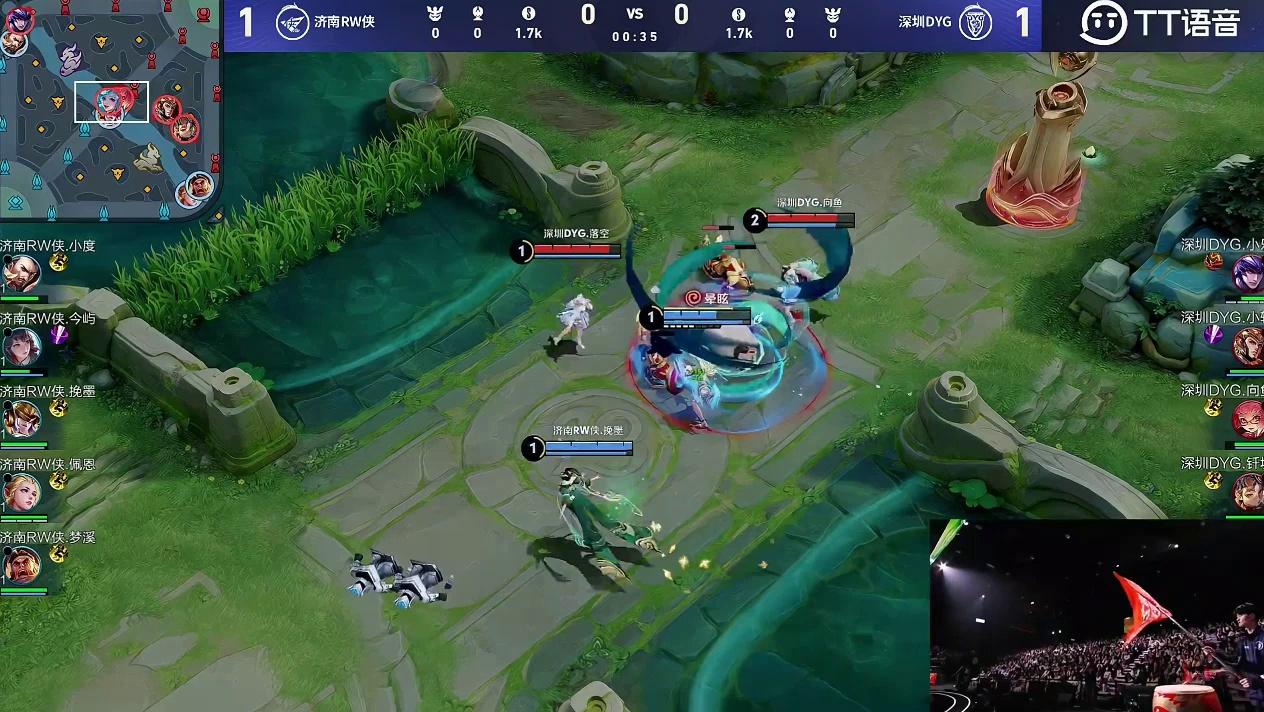Click the 济南RW侠 team logo

coord(292,22)
